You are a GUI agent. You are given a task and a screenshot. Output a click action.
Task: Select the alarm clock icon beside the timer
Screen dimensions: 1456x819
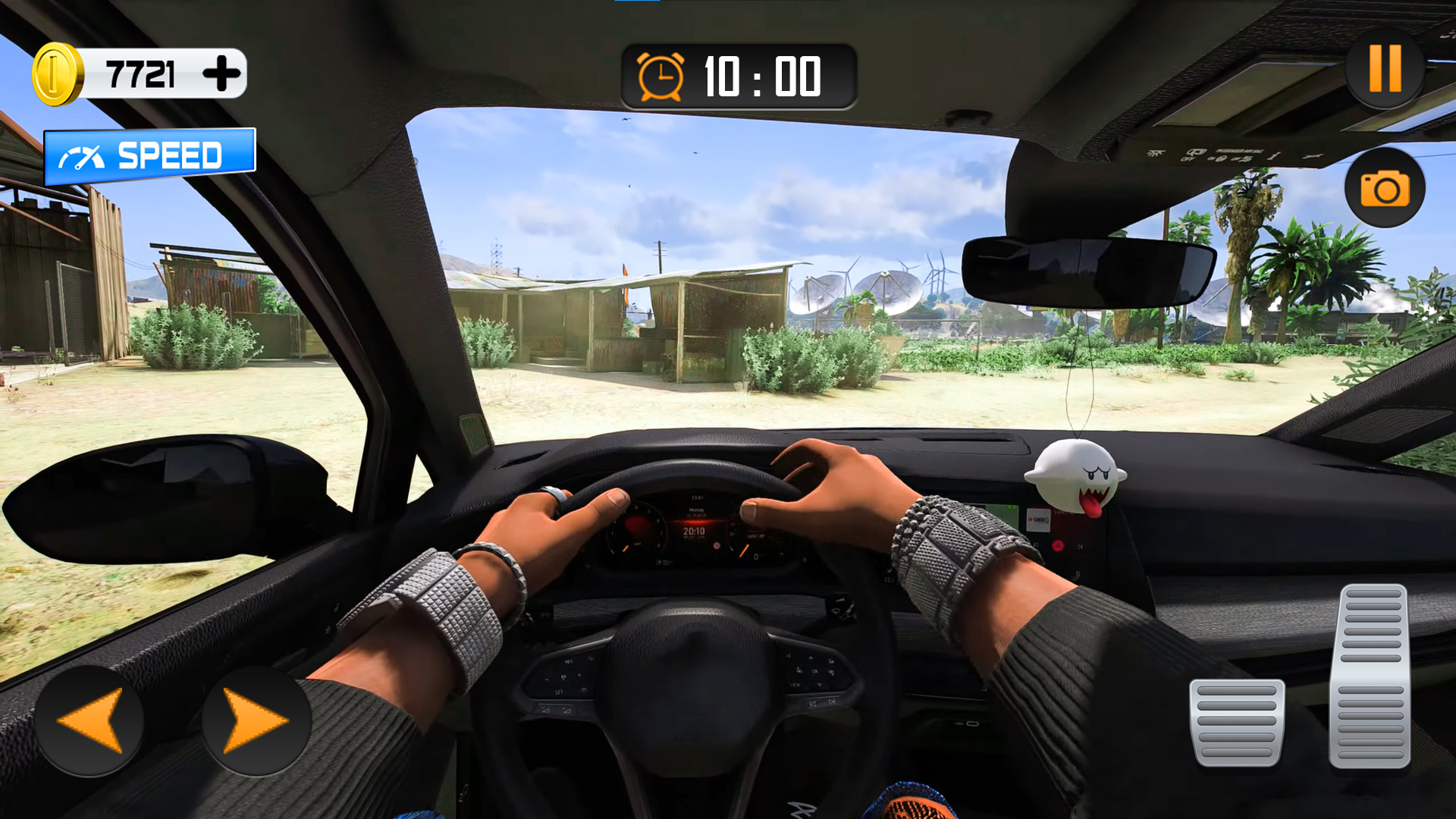point(662,77)
